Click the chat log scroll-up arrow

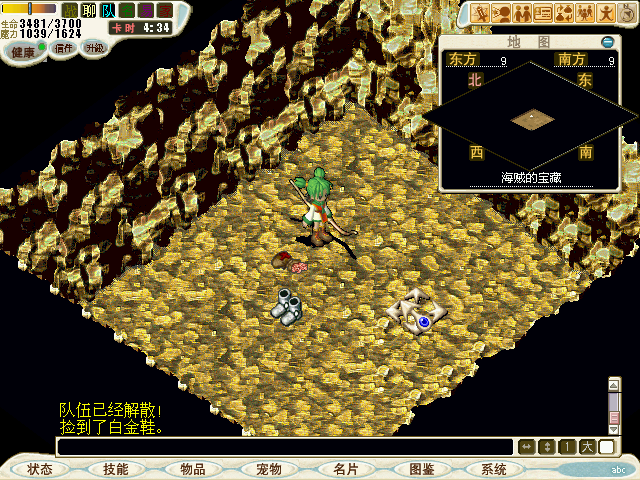(x=614, y=384)
